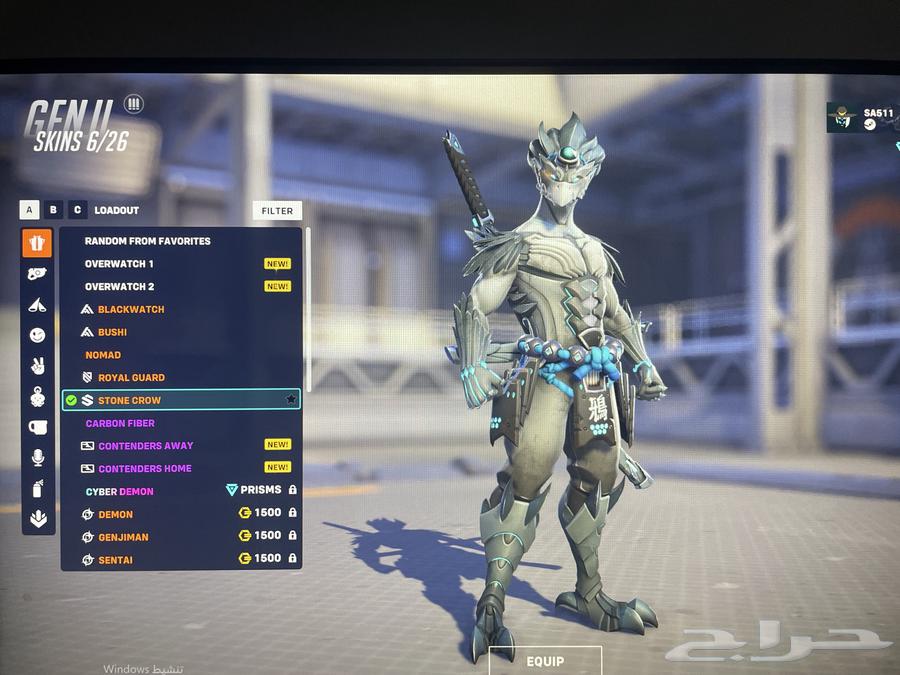Preview the locked Demon skin
The image size is (900, 675).
tap(116, 515)
